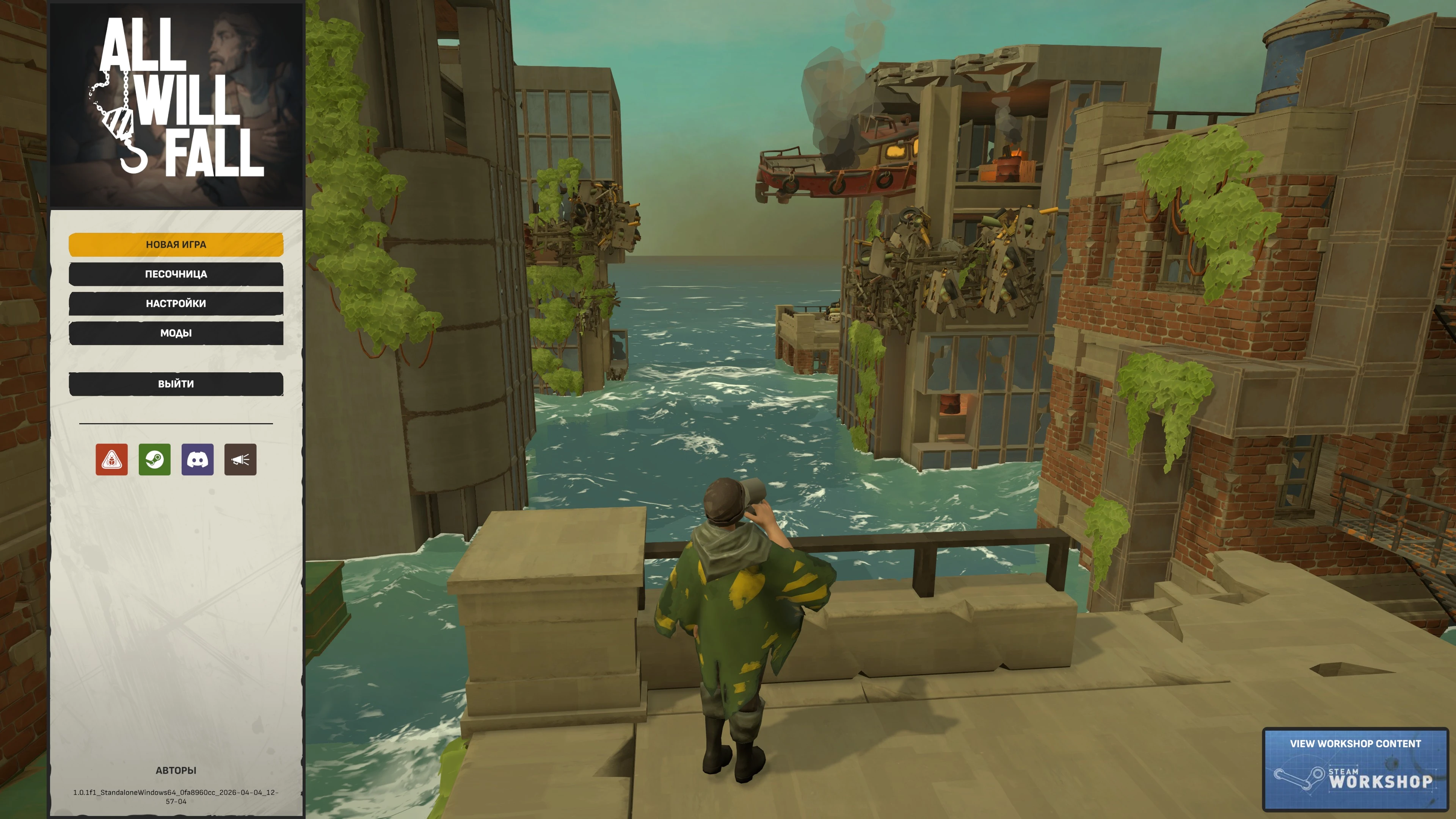Open the green Steam page icon
This screenshot has height=819, width=1456.
point(154,460)
